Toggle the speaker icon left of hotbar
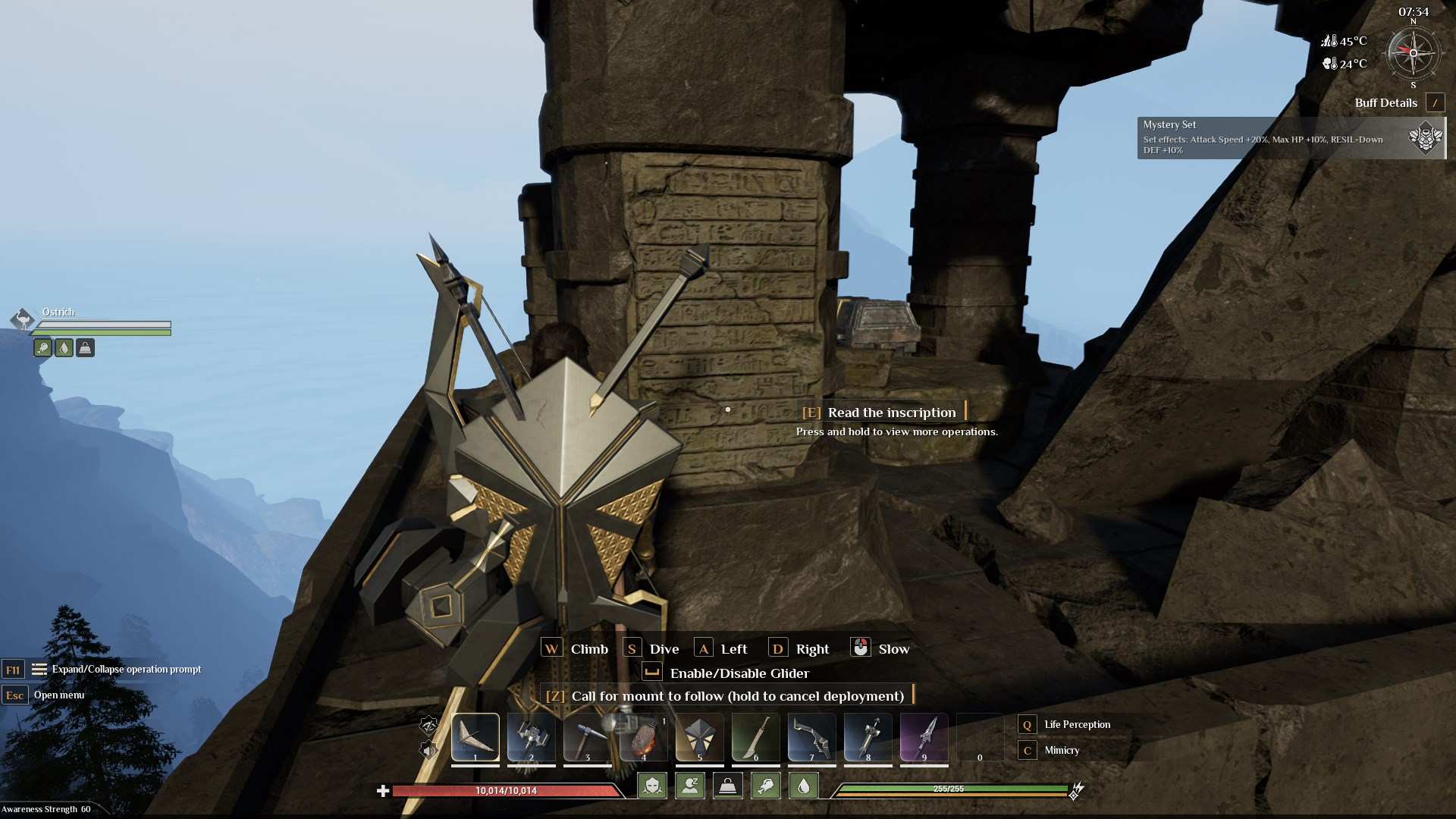1456x819 pixels. tap(428, 751)
